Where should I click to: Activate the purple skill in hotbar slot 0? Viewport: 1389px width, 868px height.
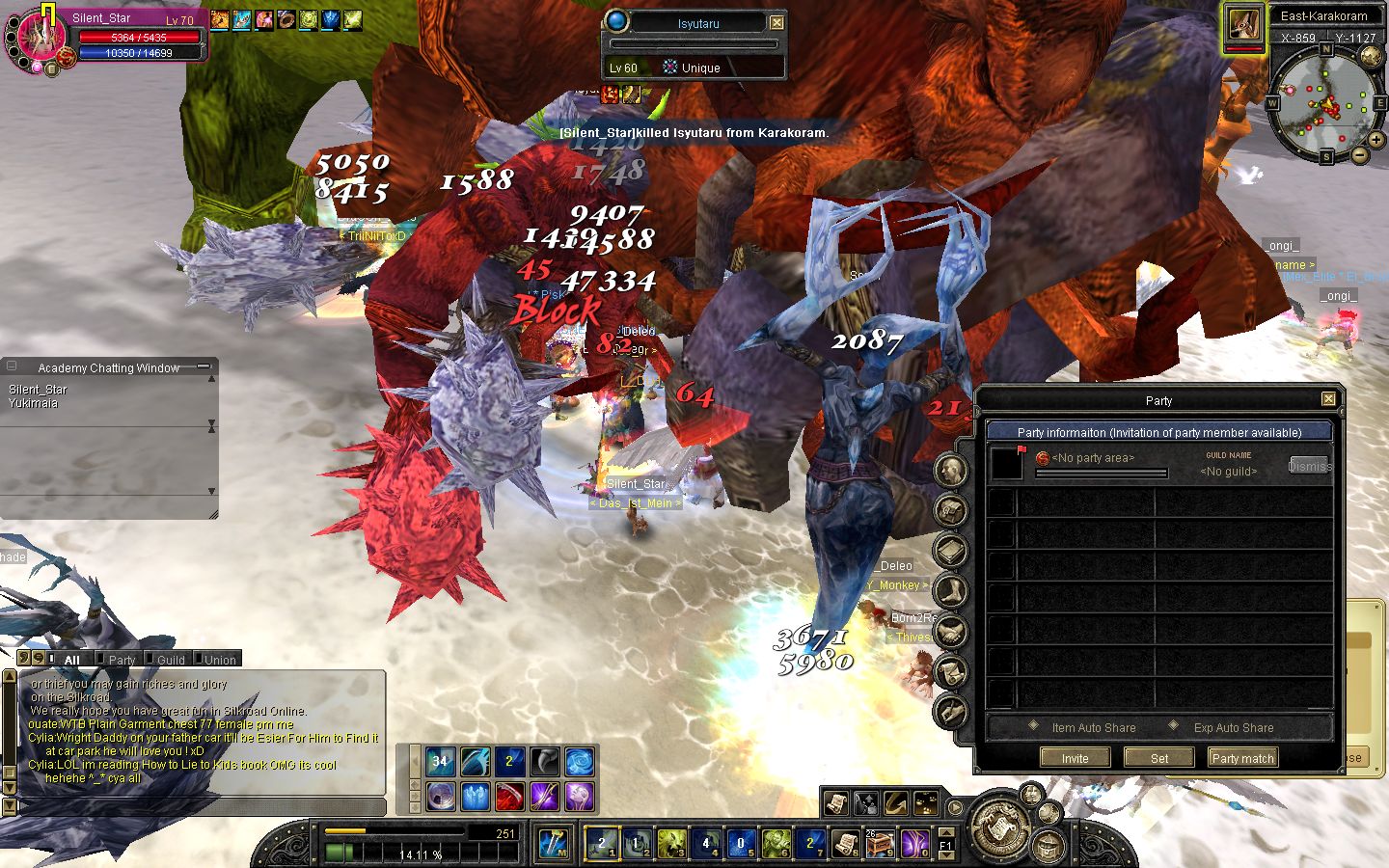913,844
